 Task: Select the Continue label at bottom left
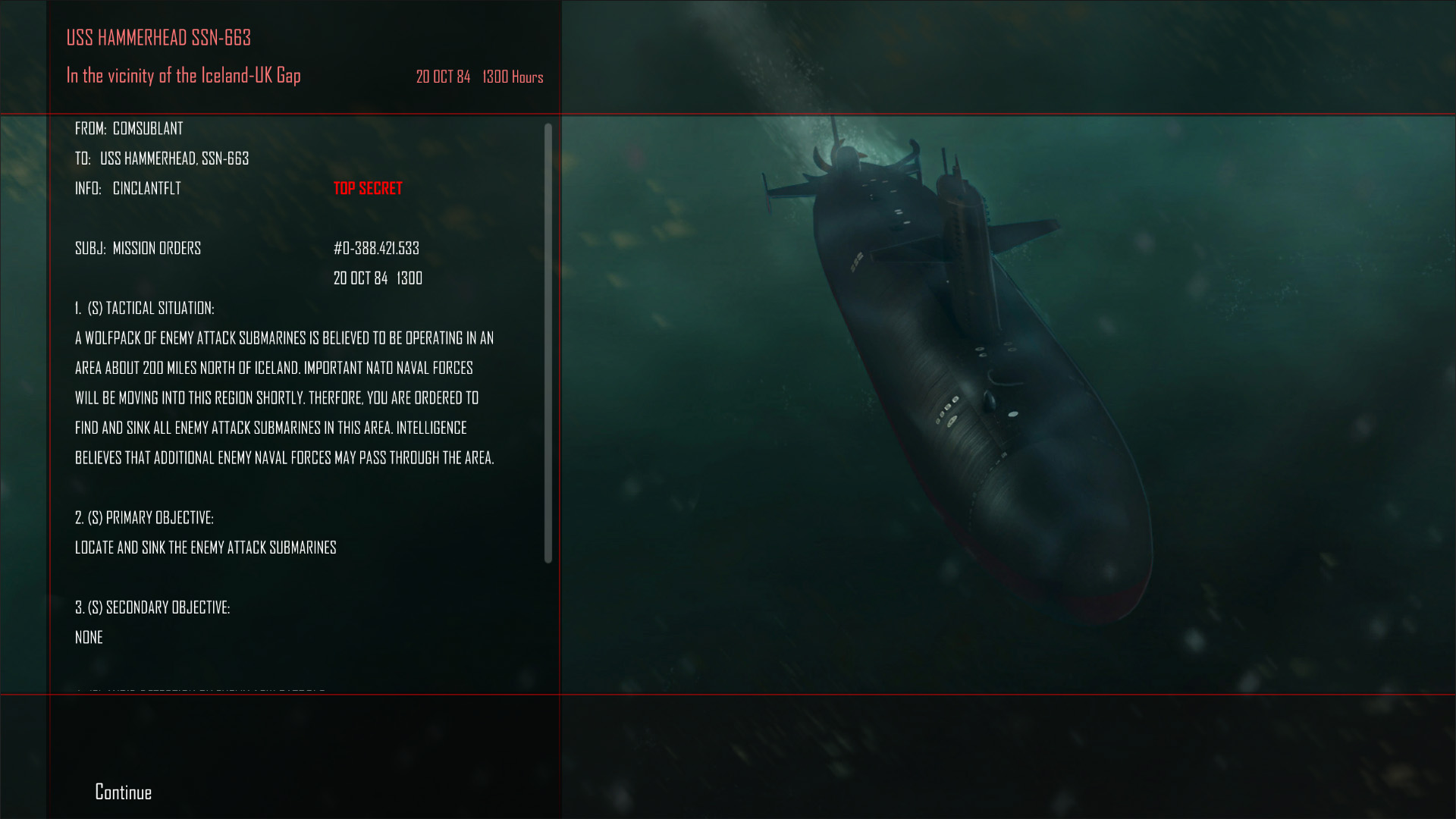pos(122,792)
